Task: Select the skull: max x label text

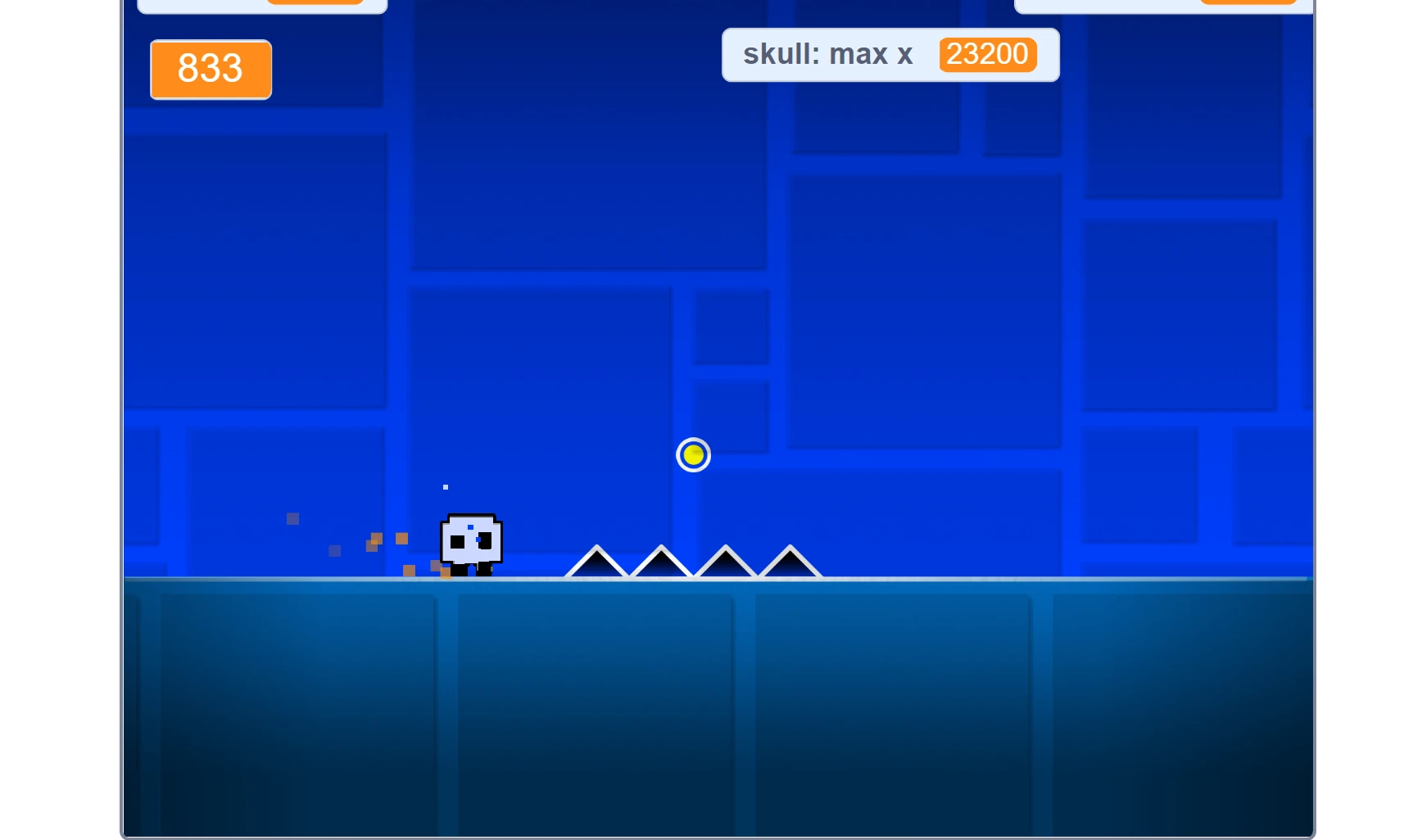Action: click(827, 54)
